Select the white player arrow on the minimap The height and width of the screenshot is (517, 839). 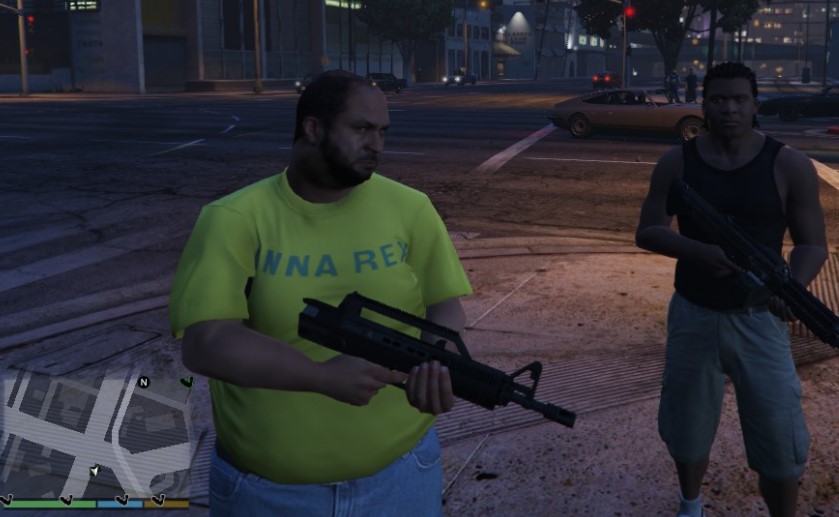click(x=94, y=469)
